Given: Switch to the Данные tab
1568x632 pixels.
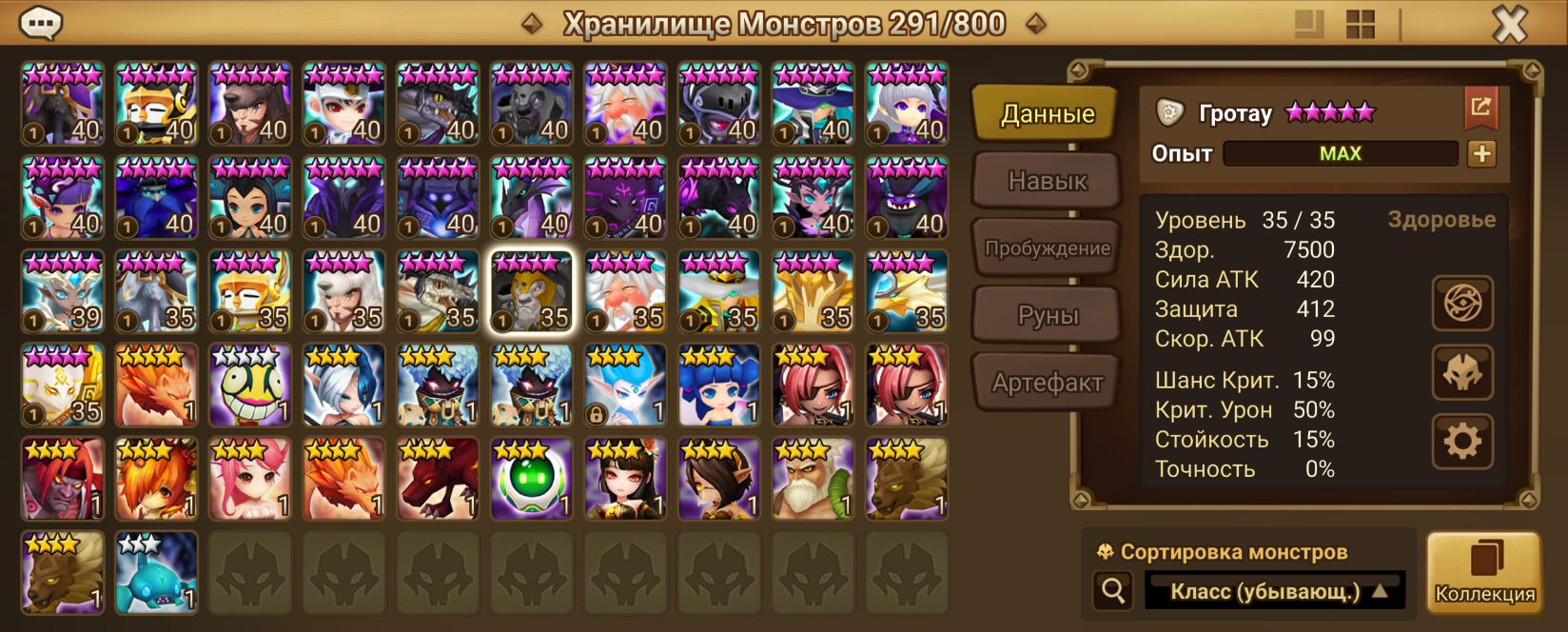Looking at the screenshot, I should [x=1047, y=114].
